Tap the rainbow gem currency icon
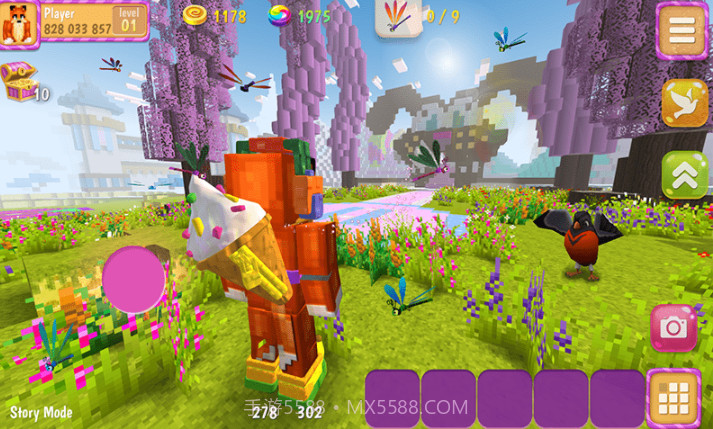713x429 pixels. pyautogui.click(x=280, y=16)
